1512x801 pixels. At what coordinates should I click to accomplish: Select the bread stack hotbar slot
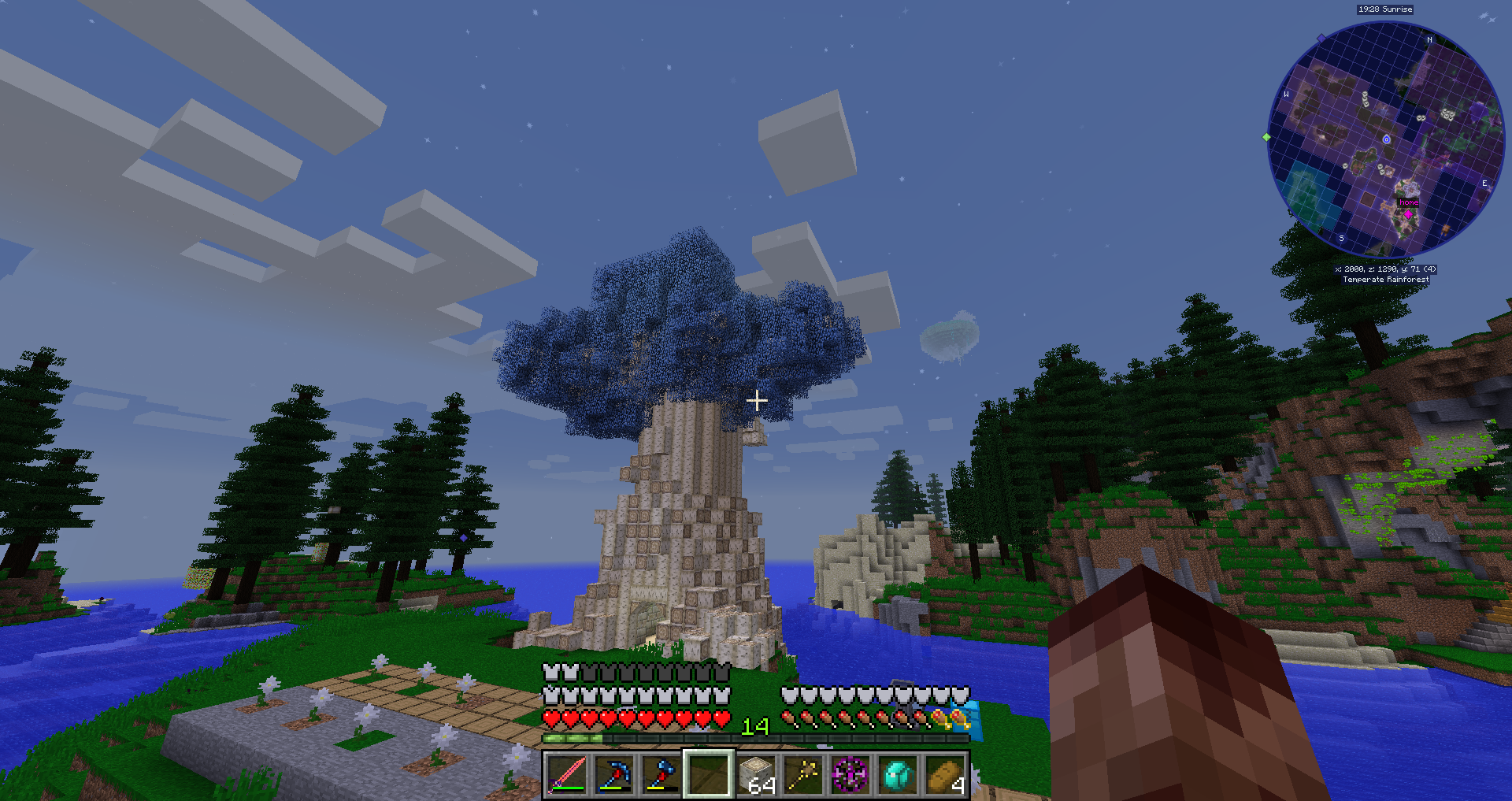tap(945, 775)
